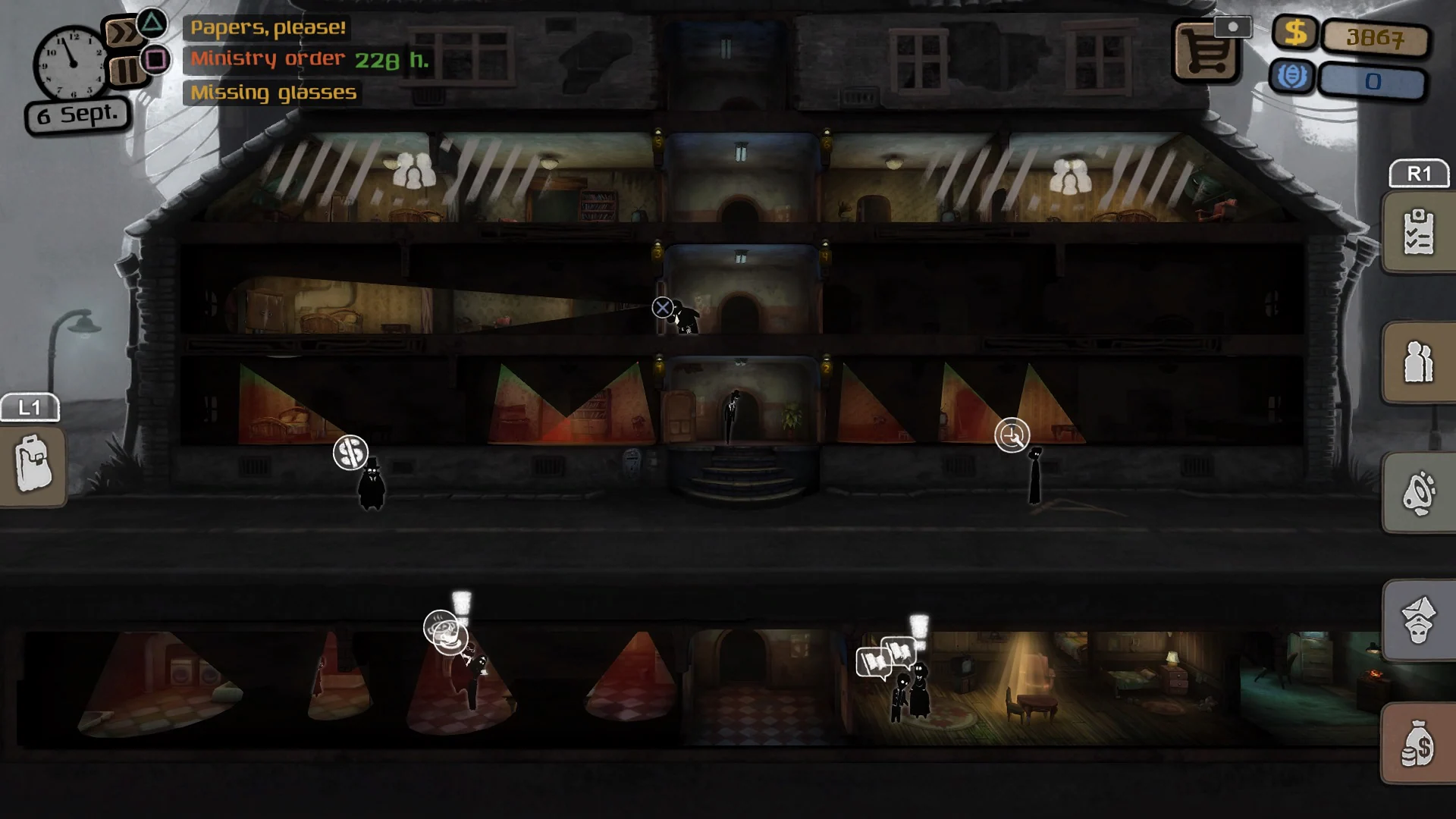The height and width of the screenshot is (819, 1456).
Task: Open the tasks clipboard panel
Action: click(1418, 231)
